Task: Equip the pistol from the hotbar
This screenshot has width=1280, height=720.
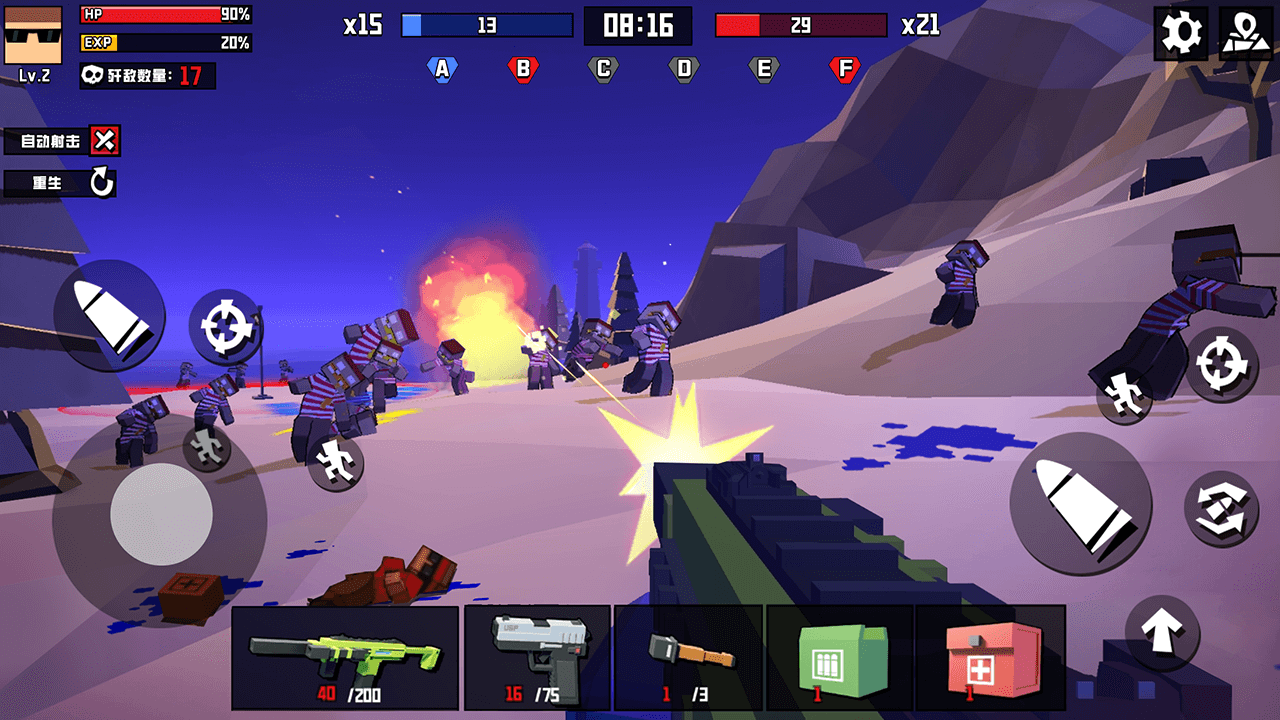Action: click(538, 655)
